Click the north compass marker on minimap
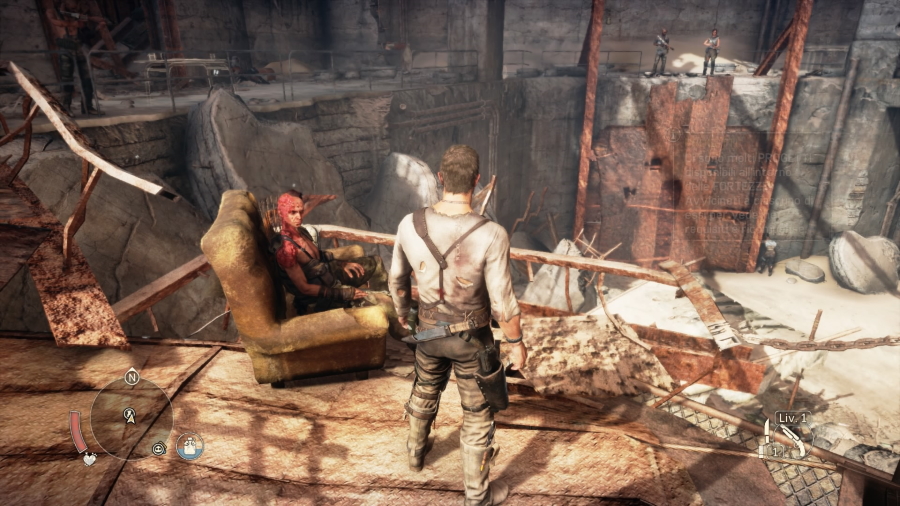The width and height of the screenshot is (900, 506). (x=131, y=377)
